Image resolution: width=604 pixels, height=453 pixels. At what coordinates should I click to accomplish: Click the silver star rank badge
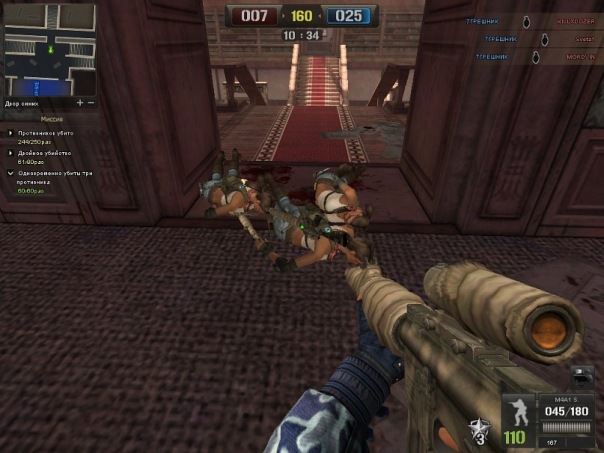(480, 432)
